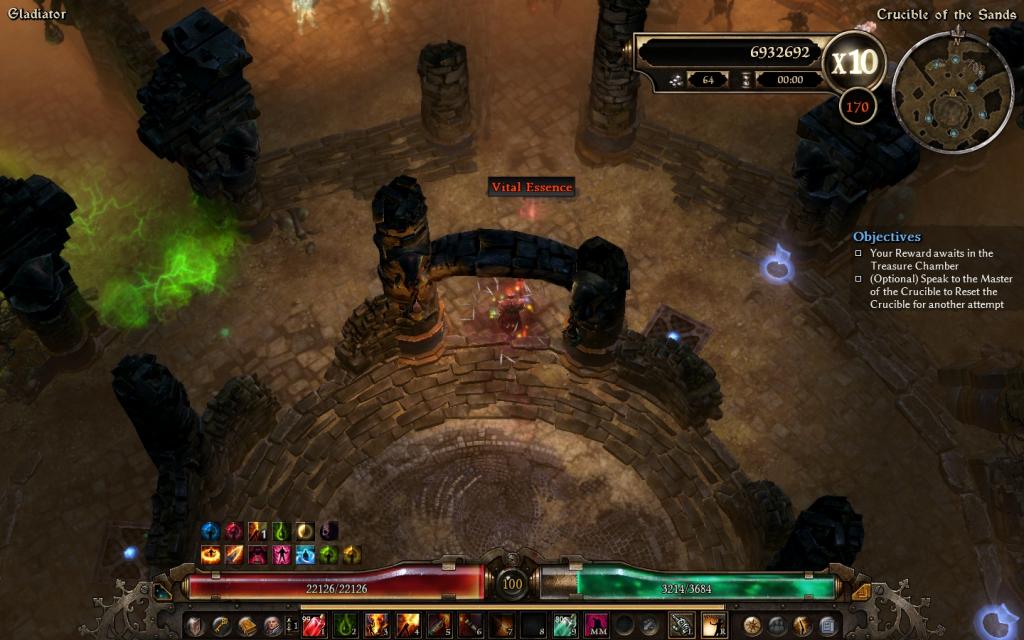Open the shield icon menu on the hotbar
This screenshot has height=640, width=1024.
tap(195, 626)
